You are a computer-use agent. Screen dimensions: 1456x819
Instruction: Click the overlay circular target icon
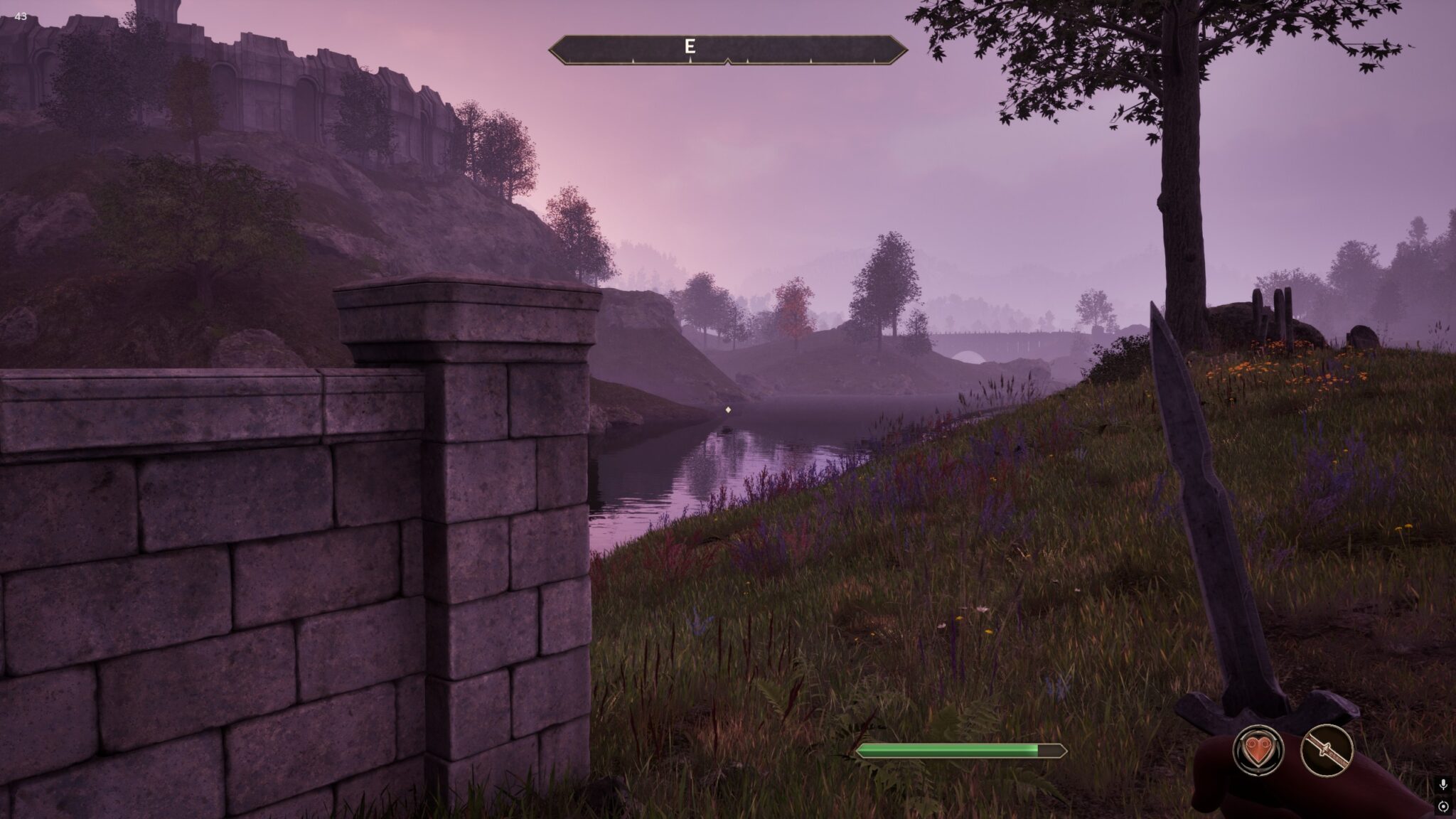tap(1443, 806)
